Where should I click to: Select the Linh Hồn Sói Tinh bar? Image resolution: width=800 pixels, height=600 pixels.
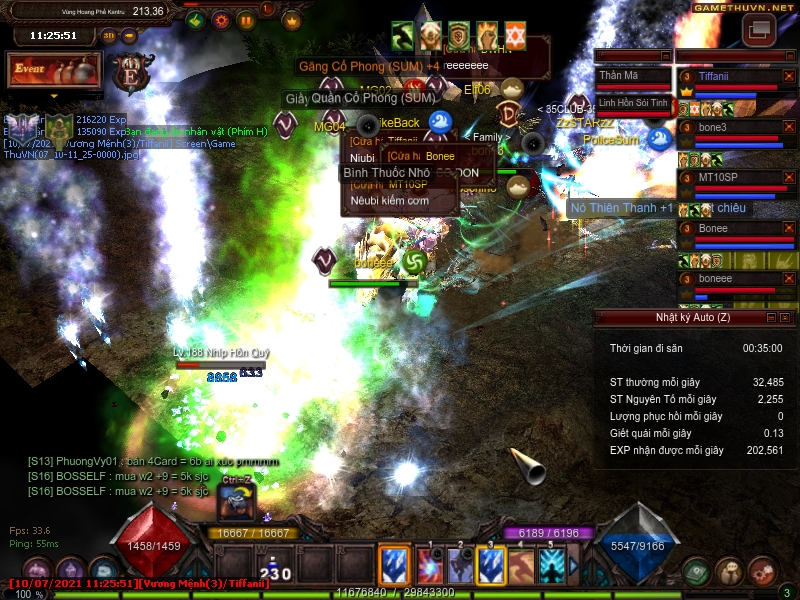pyautogui.click(x=633, y=103)
